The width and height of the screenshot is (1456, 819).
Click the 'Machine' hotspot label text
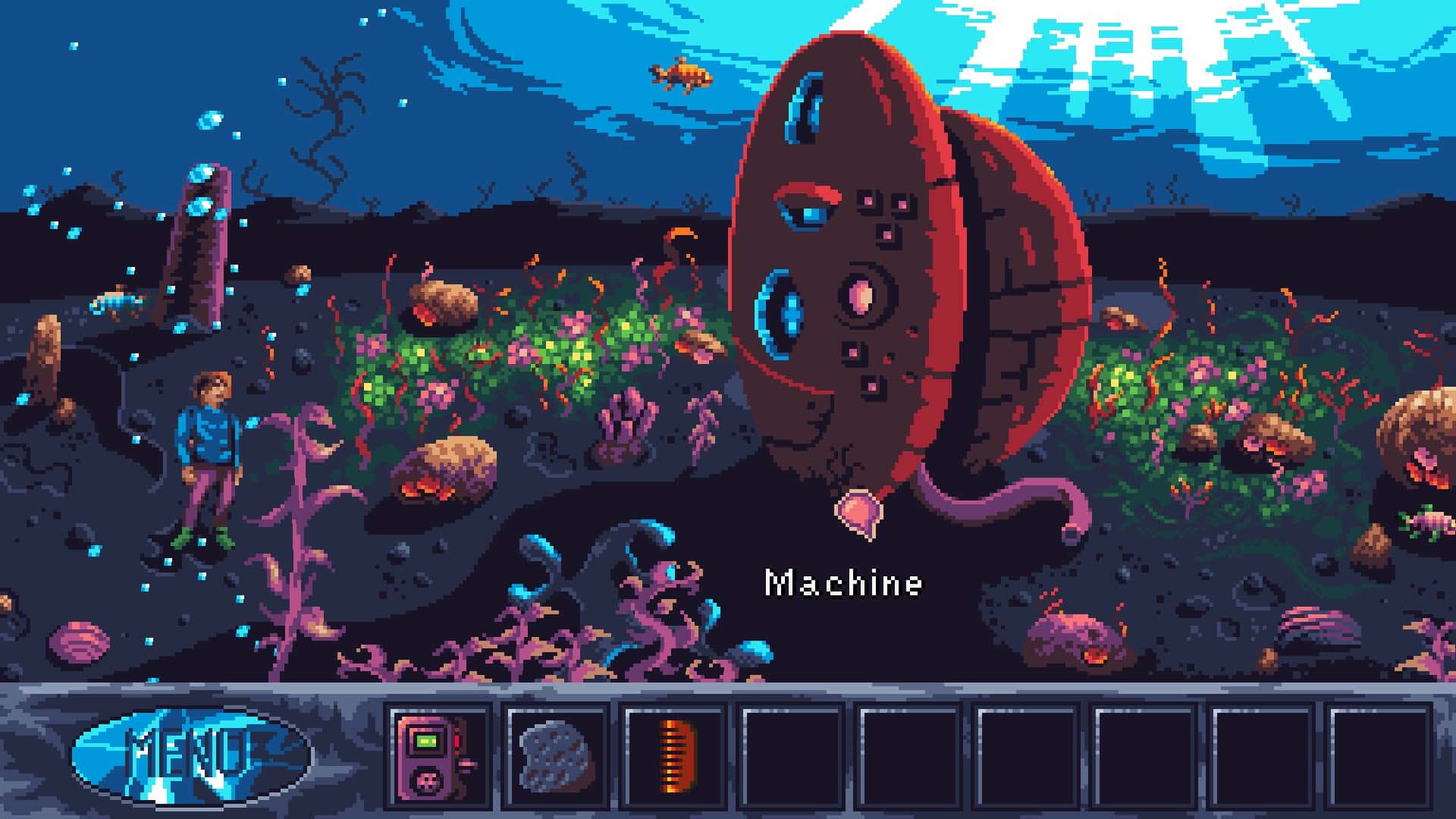844,583
